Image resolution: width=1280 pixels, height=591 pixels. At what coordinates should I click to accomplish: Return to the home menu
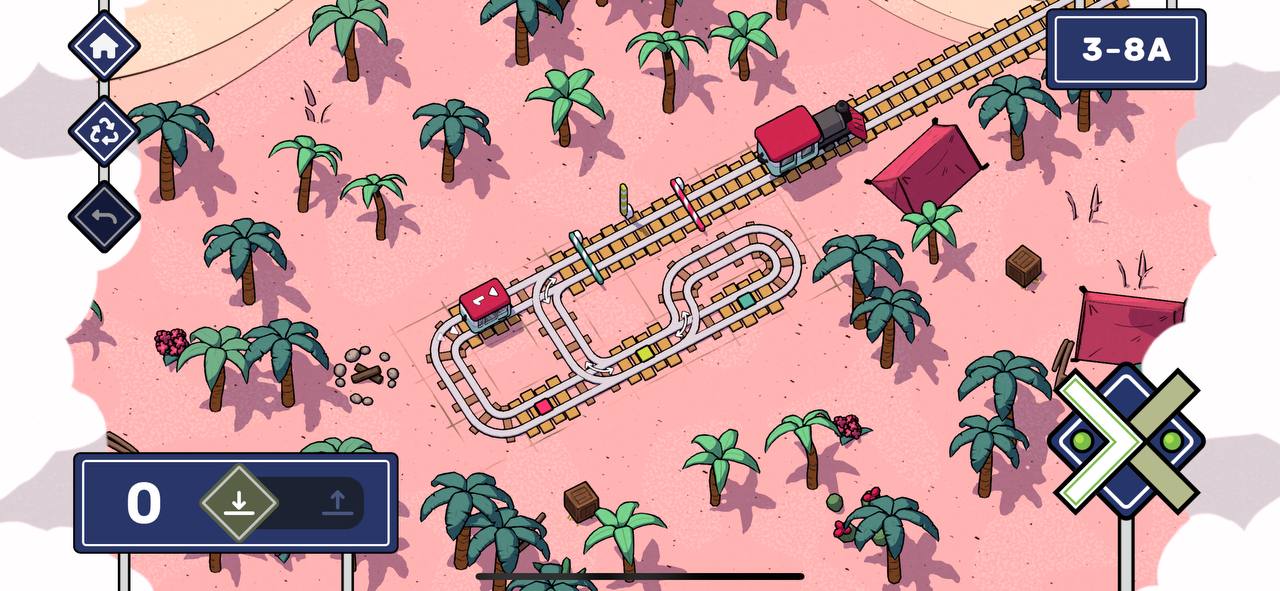pos(104,46)
